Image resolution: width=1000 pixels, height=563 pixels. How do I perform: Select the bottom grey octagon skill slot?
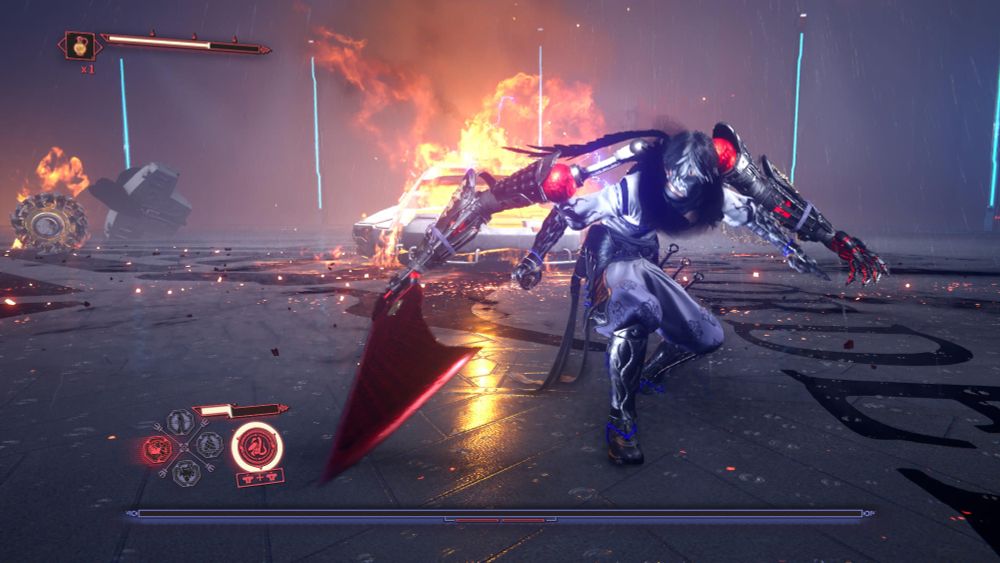[186, 472]
